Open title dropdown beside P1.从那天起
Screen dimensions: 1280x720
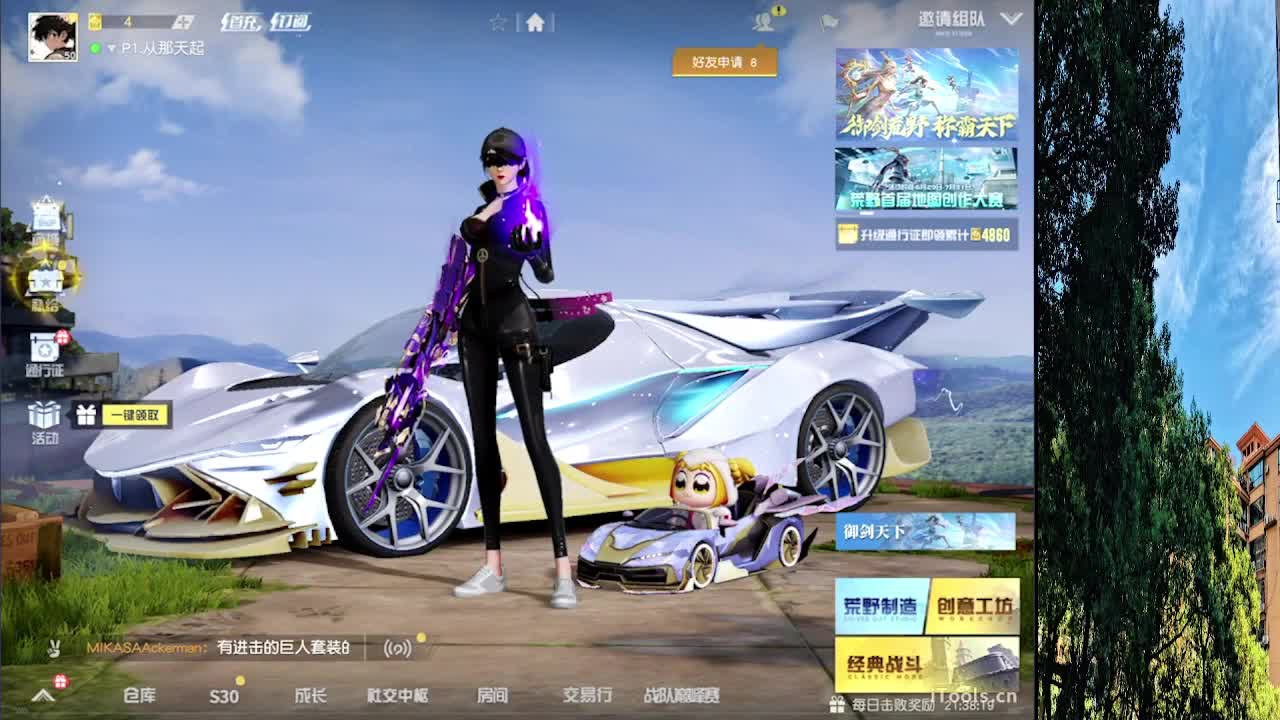point(113,44)
